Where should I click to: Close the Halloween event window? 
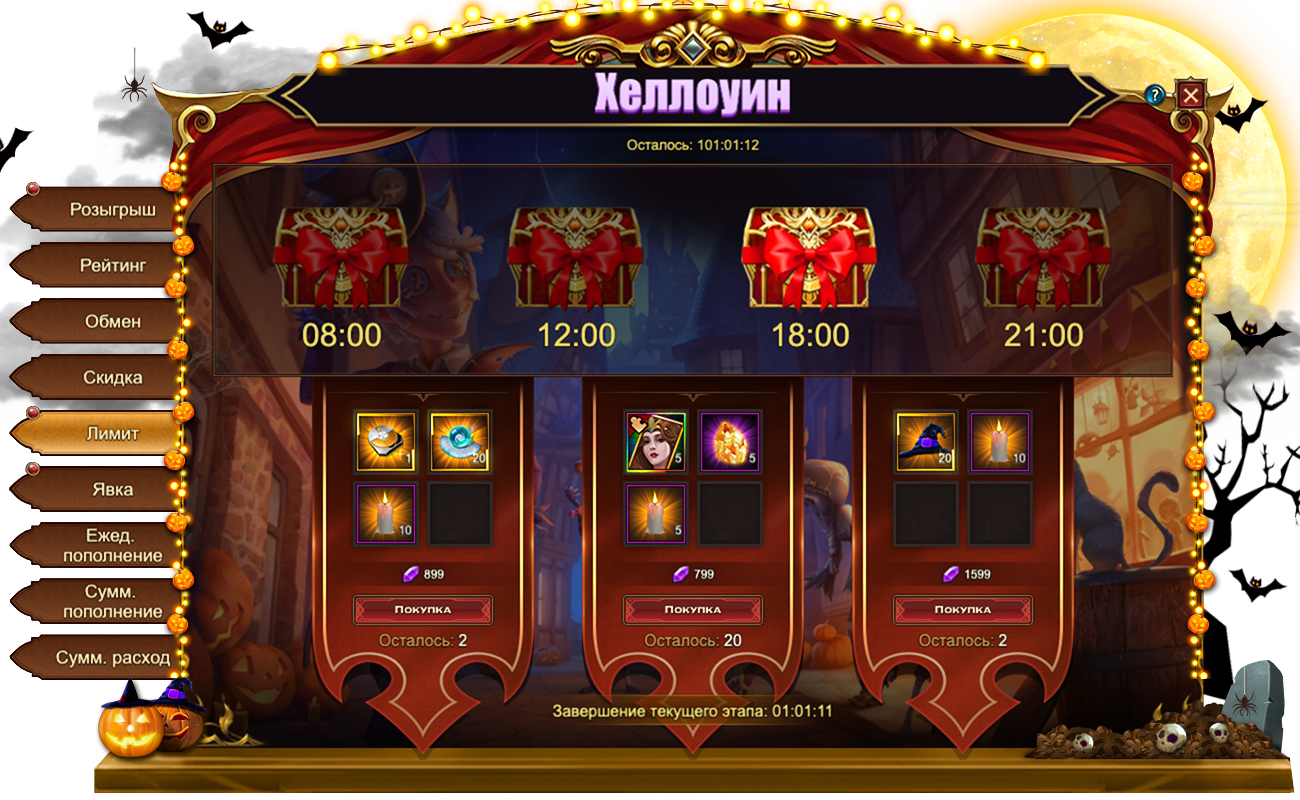coord(1190,95)
